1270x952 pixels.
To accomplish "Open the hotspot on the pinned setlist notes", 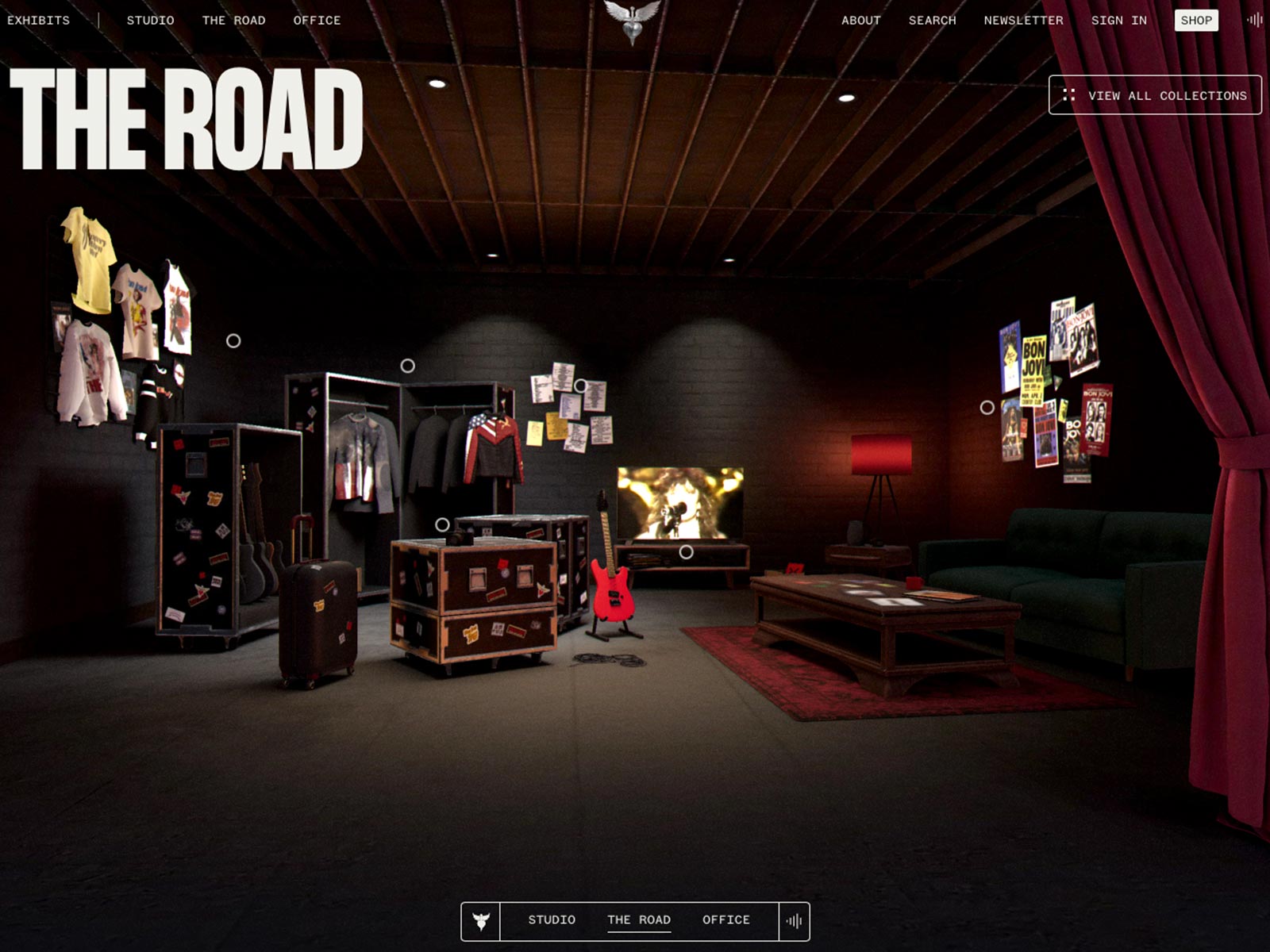I will click(x=581, y=386).
